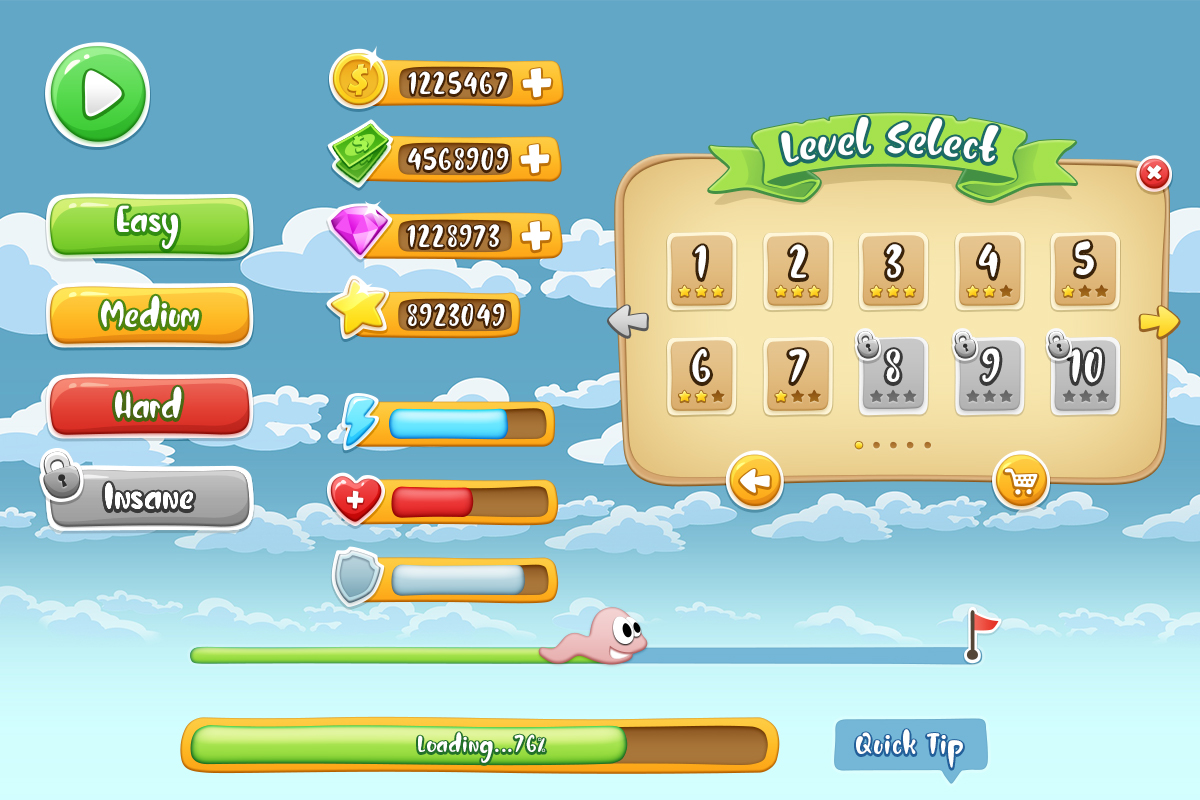Image resolution: width=1200 pixels, height=800 pixels.
Task: Select level 7 tile
Action: pos(797,375)
